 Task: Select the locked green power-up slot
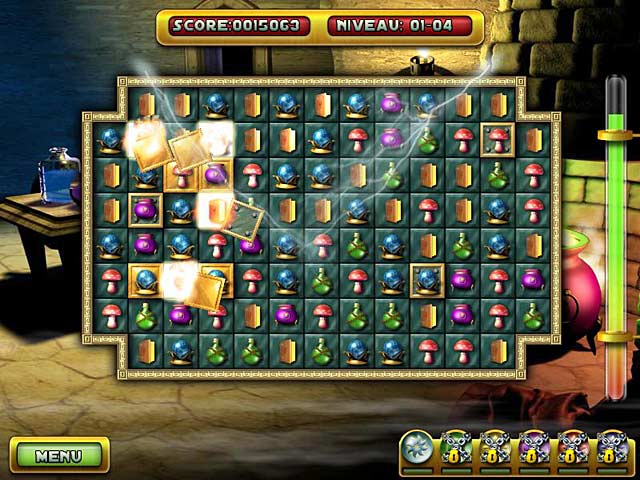[x=456, y=447]
